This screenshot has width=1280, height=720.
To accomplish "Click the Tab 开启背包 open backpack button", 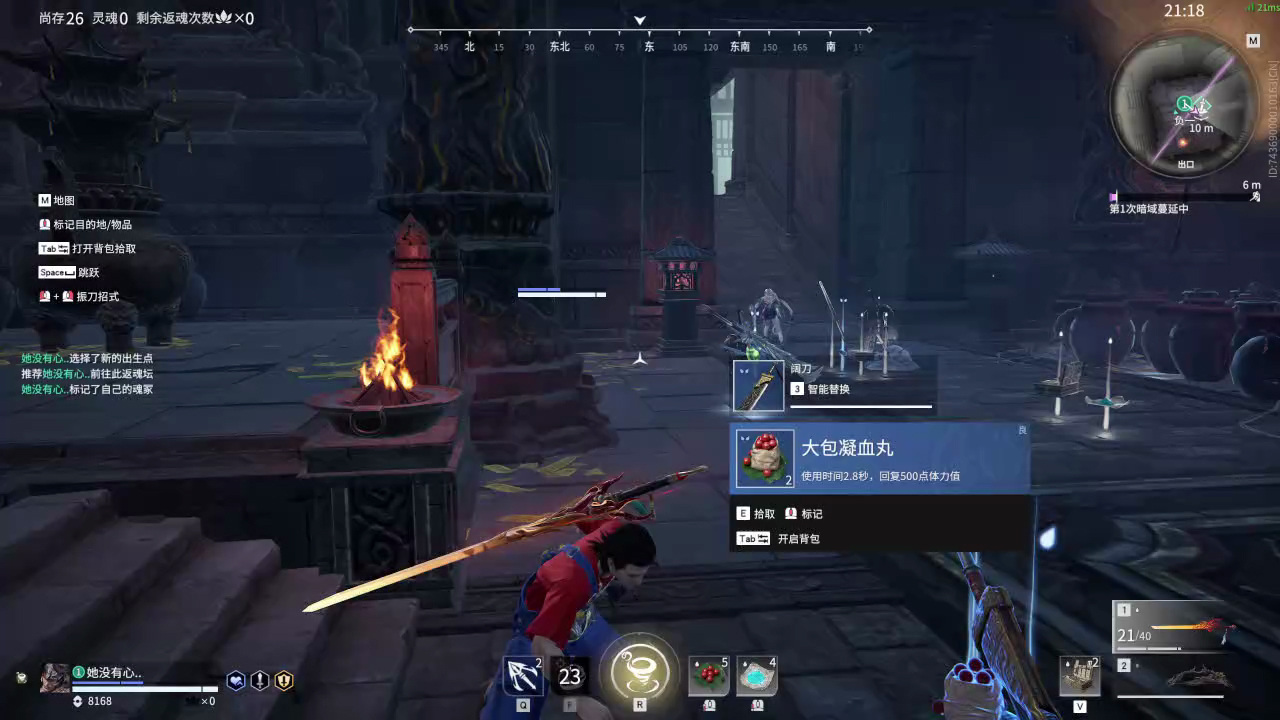I will (x=778, y=538).
